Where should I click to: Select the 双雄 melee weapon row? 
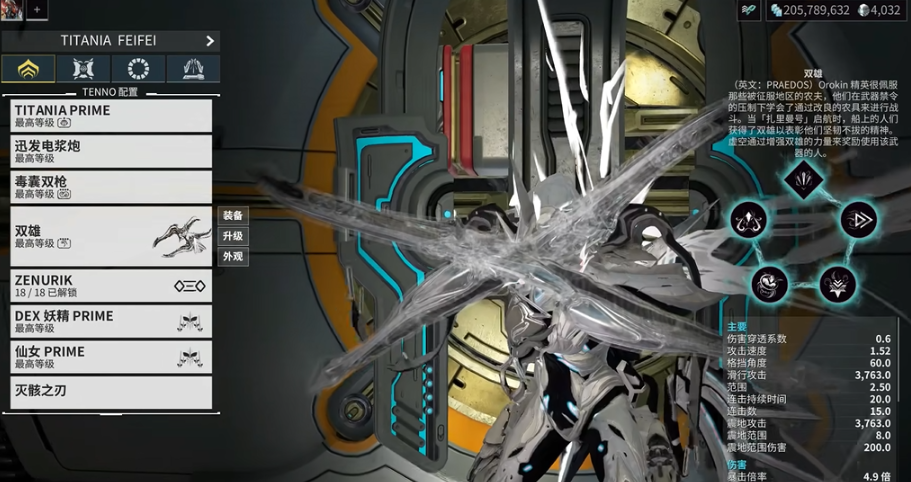click(111, 236)
